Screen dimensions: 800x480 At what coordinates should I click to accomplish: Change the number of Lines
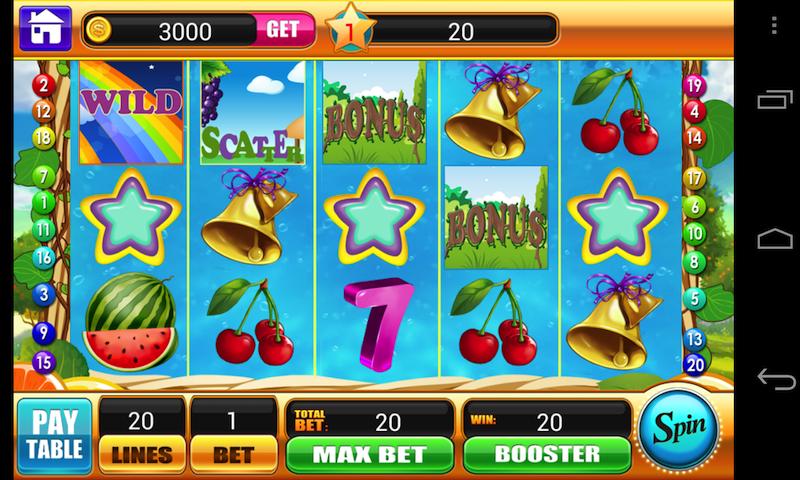click(140, 452)
